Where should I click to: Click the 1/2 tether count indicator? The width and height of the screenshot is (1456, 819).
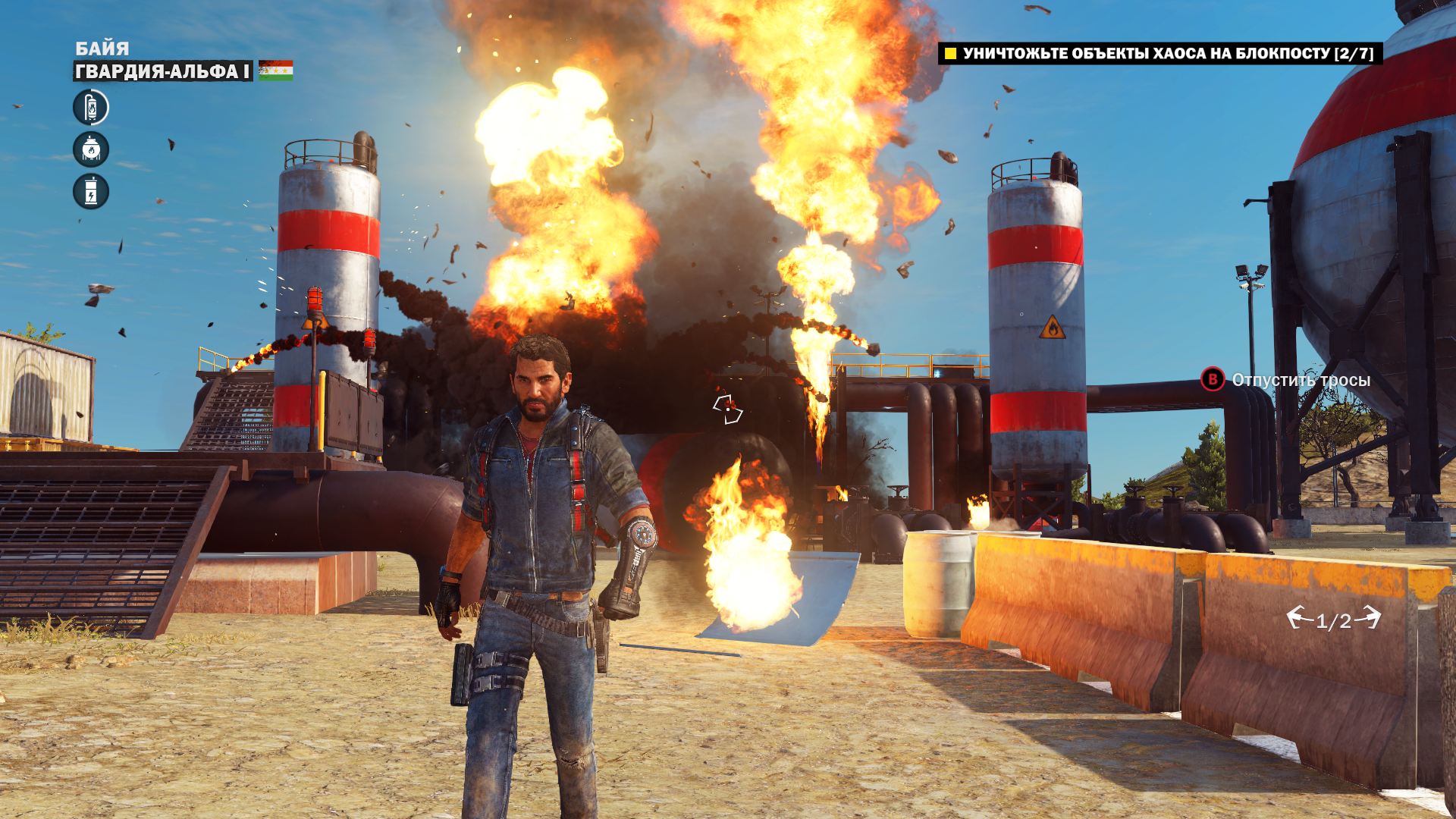[1333, 620]
